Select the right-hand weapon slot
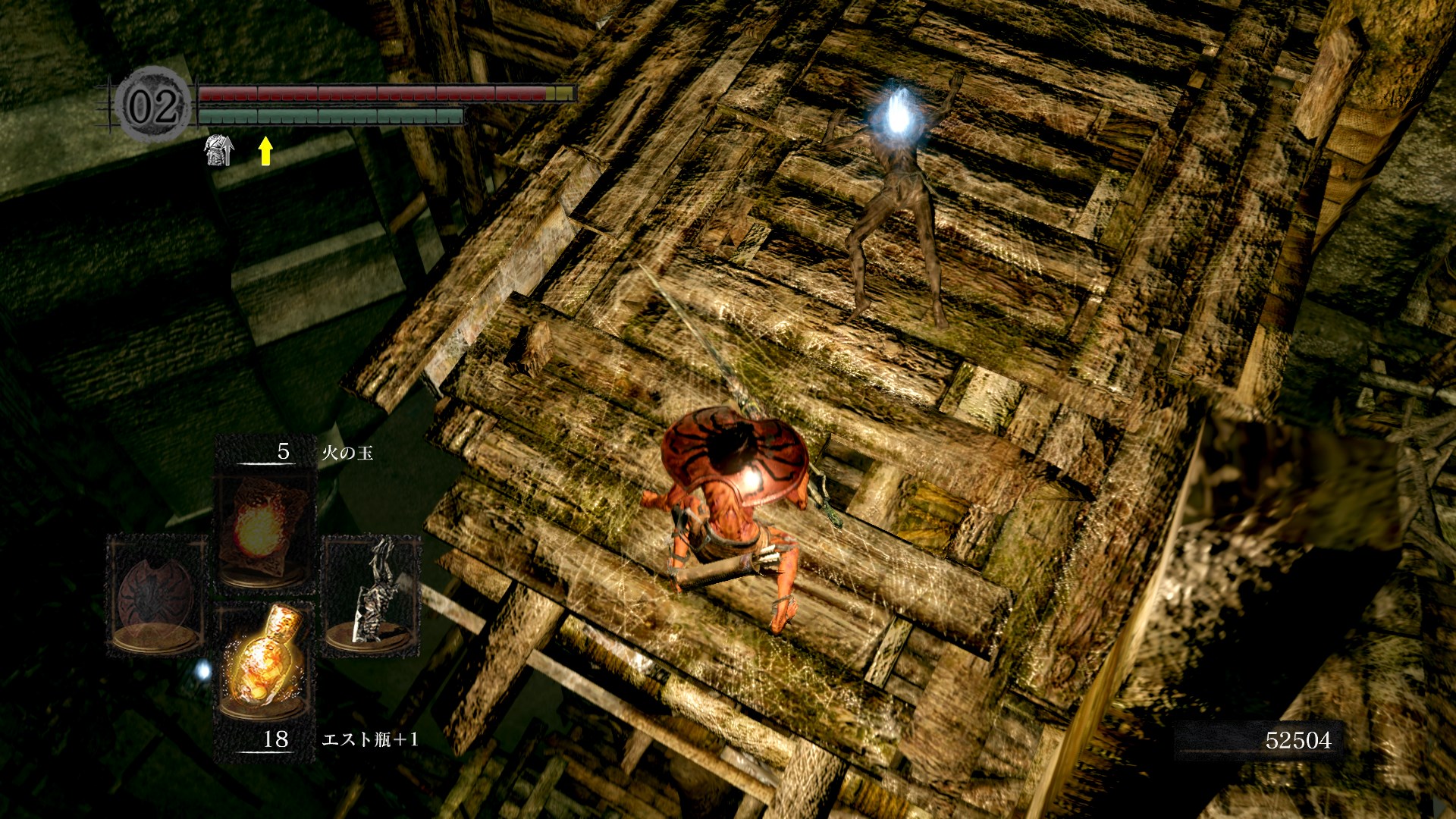The width and height of the screenshot is (1456, 819). tap(372, 595)
